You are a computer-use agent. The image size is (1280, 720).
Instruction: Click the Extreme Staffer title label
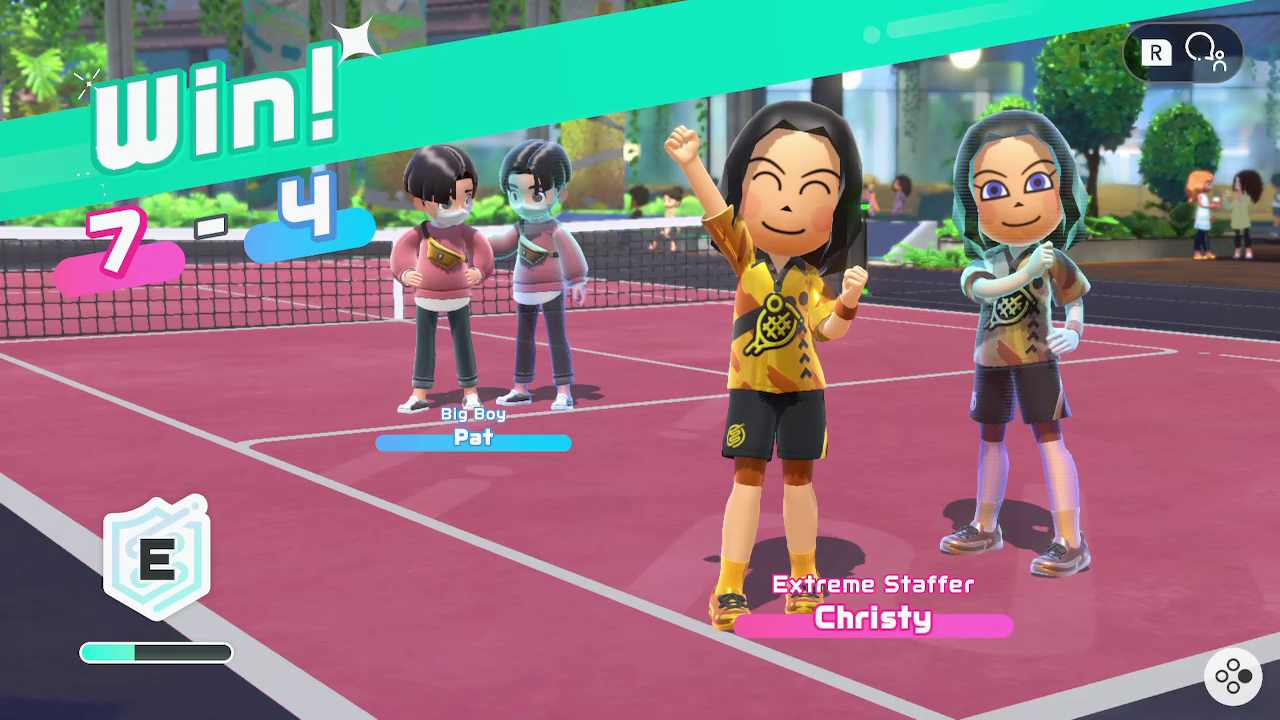(873, 586)
